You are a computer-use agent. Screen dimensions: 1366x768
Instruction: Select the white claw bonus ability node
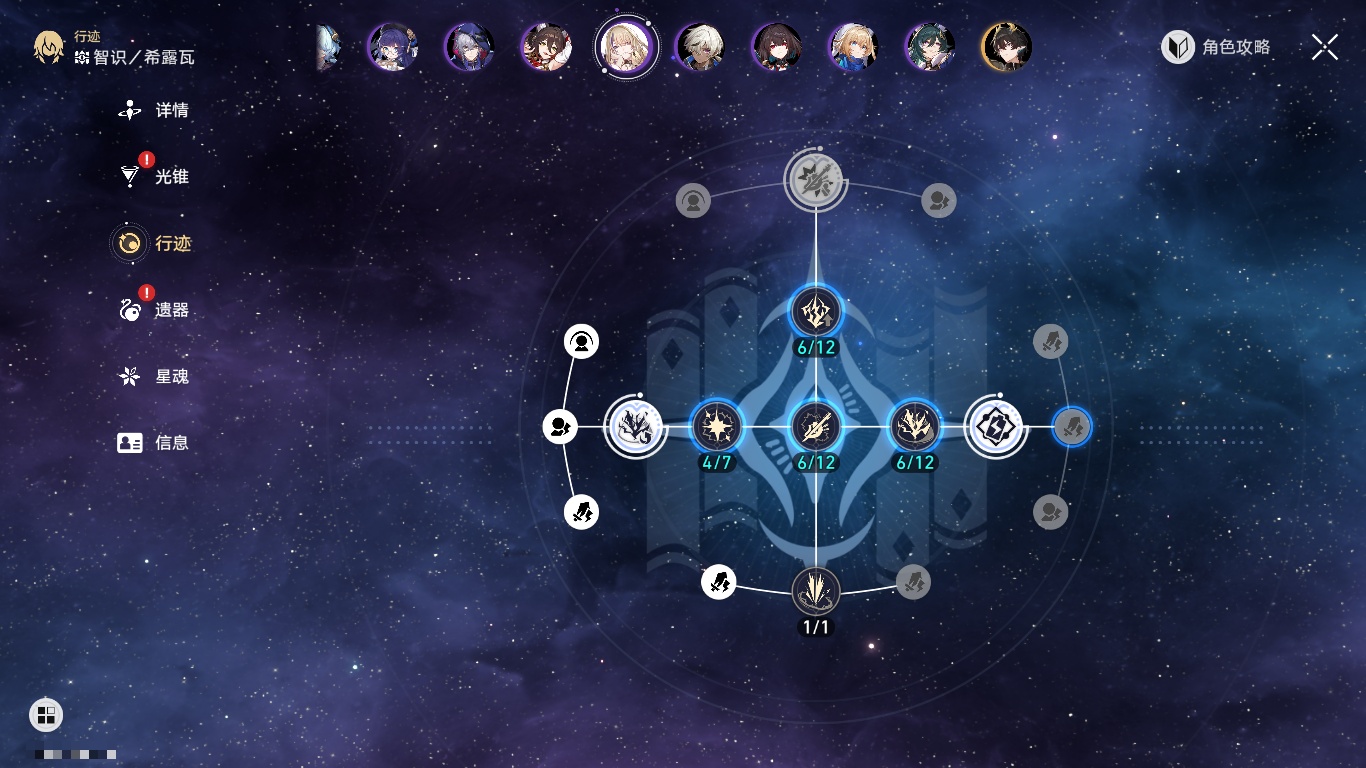click(635, 427)
